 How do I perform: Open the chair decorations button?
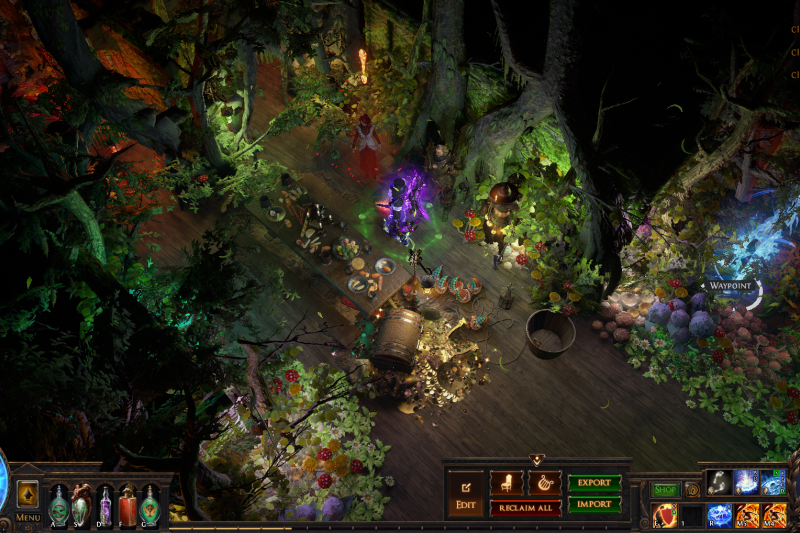[507, 484]
